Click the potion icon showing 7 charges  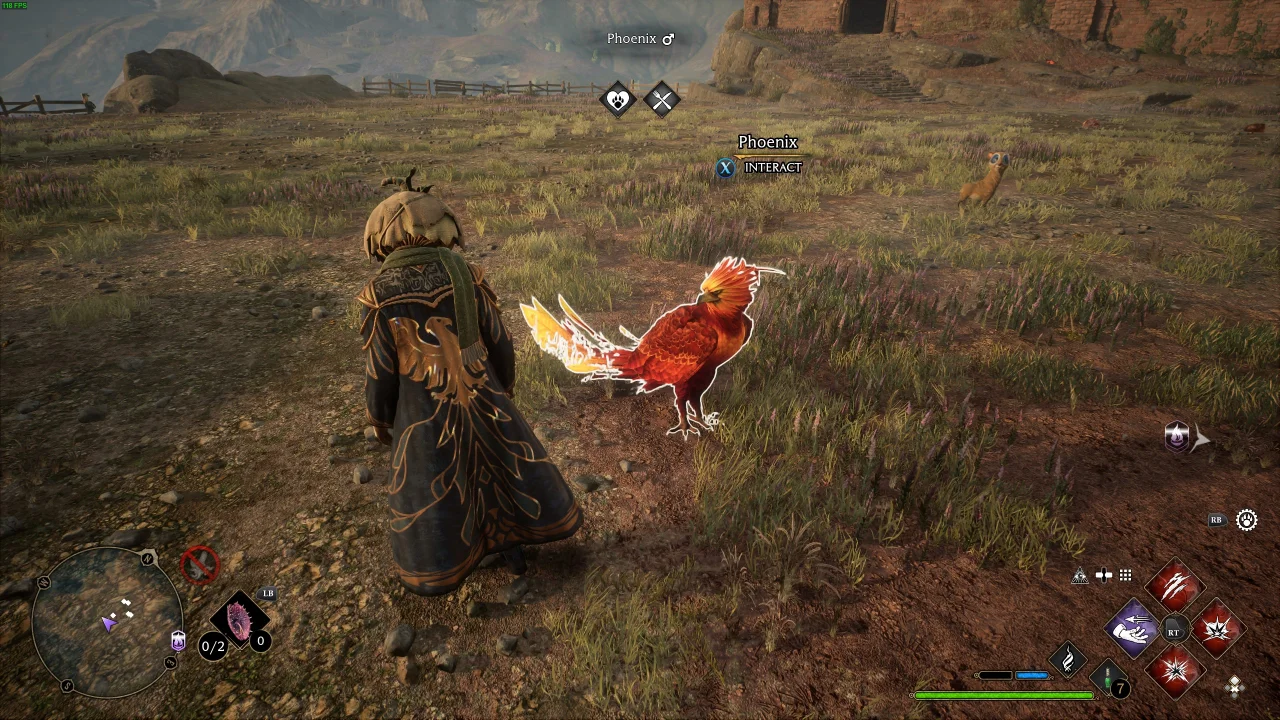[1107, 680]
